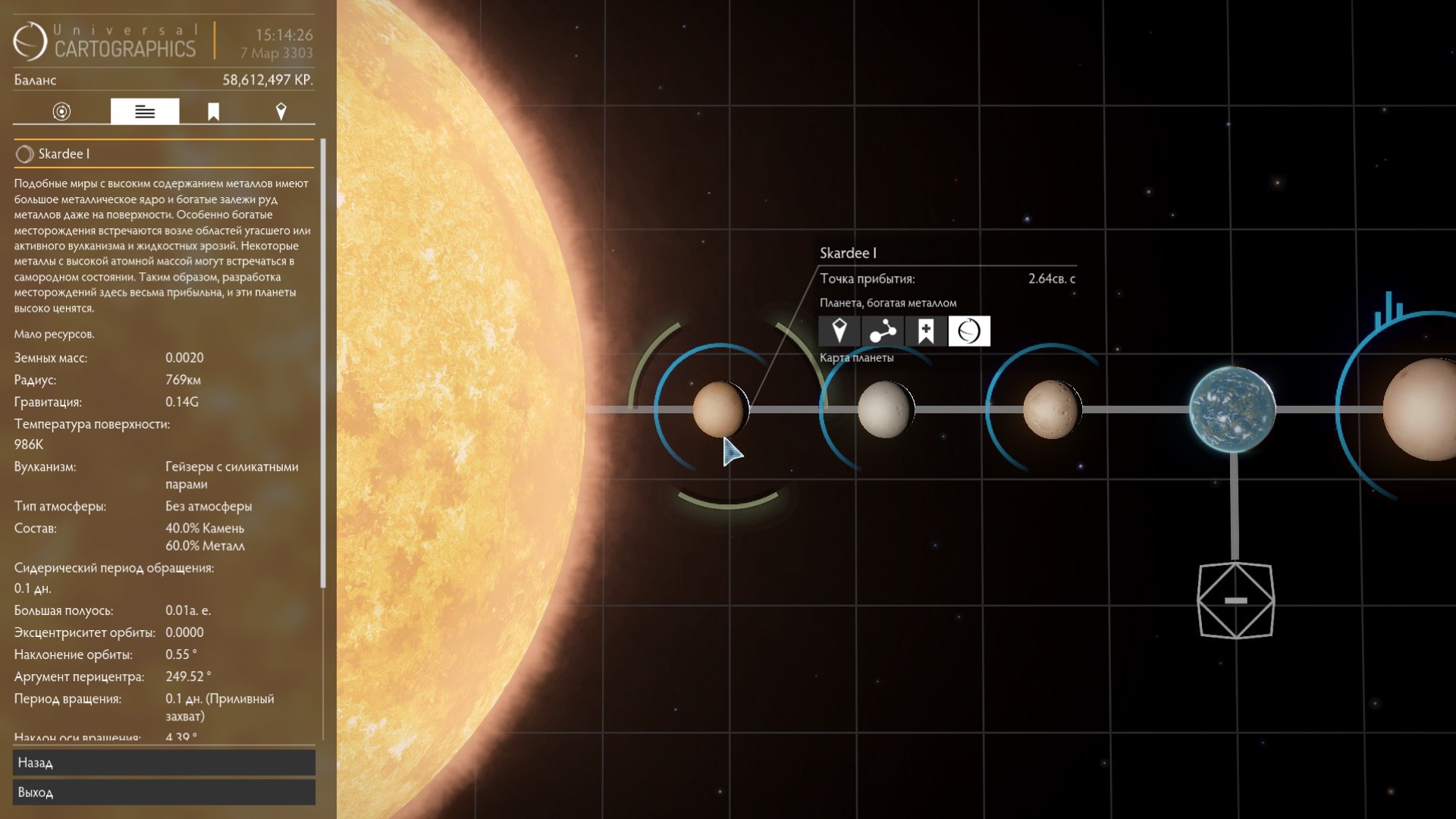Open the location-pin tab
This screenshot has width=1456, height=819.
(x=281, y=111)
